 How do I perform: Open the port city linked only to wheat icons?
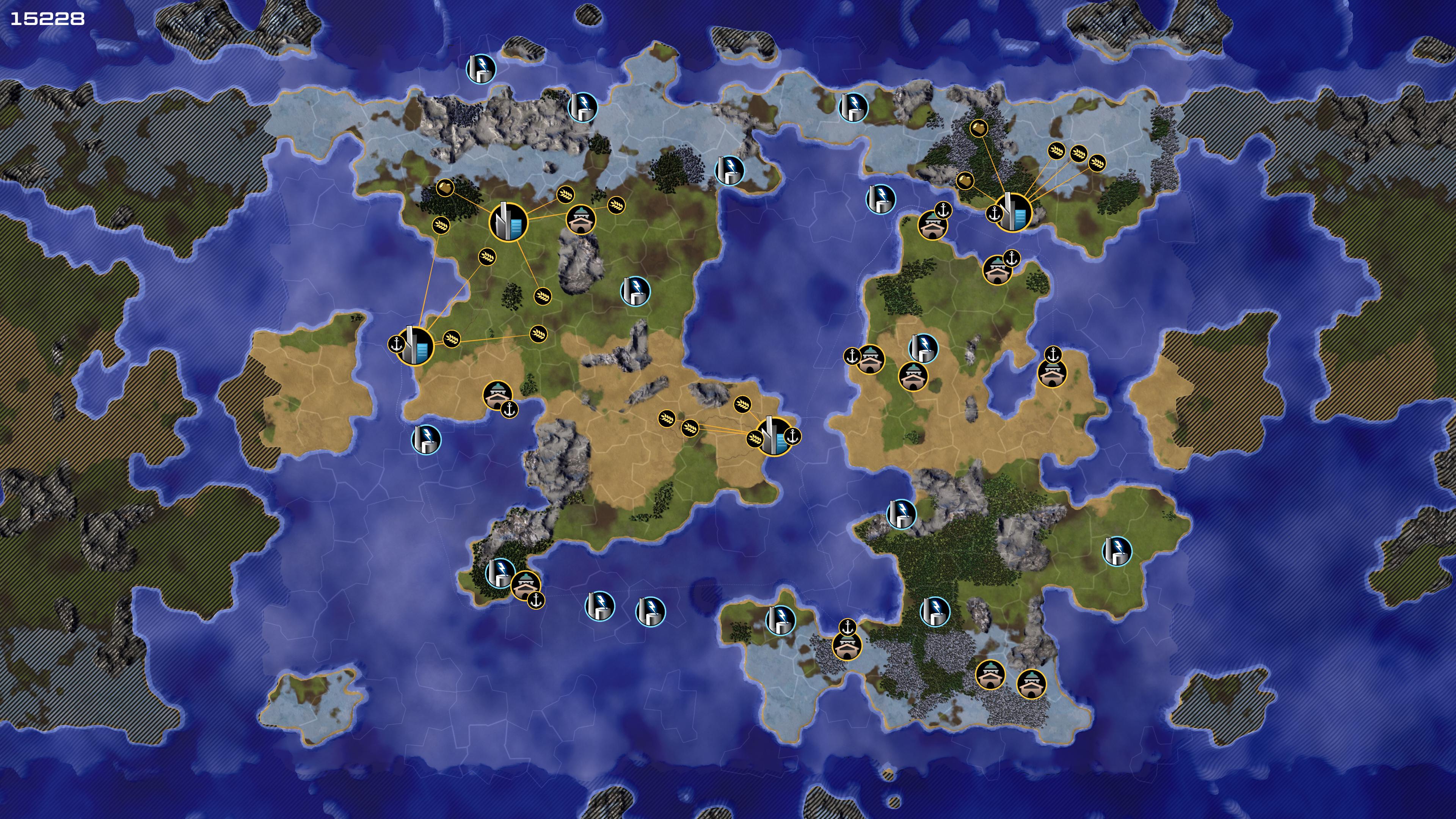[x=414, y=345]
